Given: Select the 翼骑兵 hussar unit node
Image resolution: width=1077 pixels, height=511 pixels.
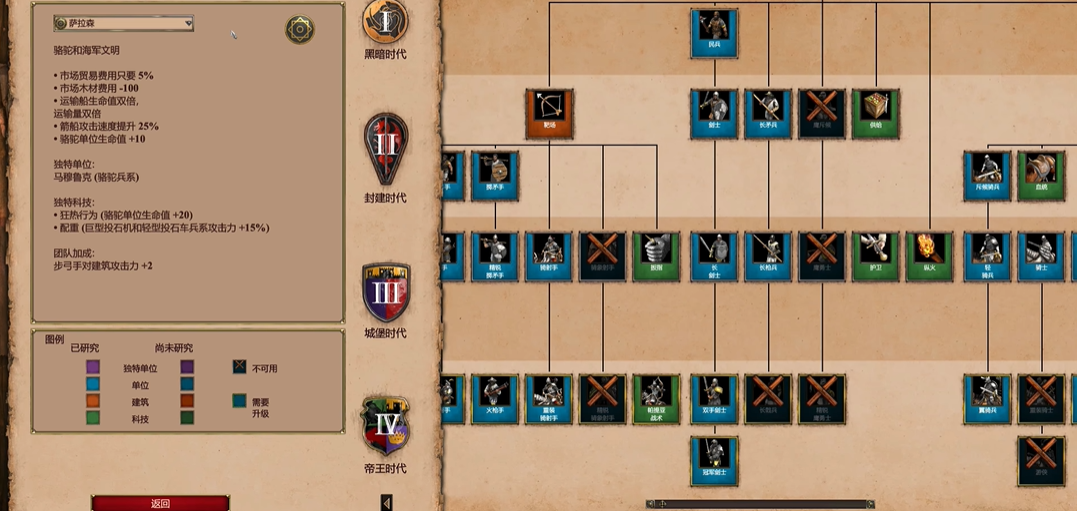Looking at the screenshot, I should click(x=988, y=399).
